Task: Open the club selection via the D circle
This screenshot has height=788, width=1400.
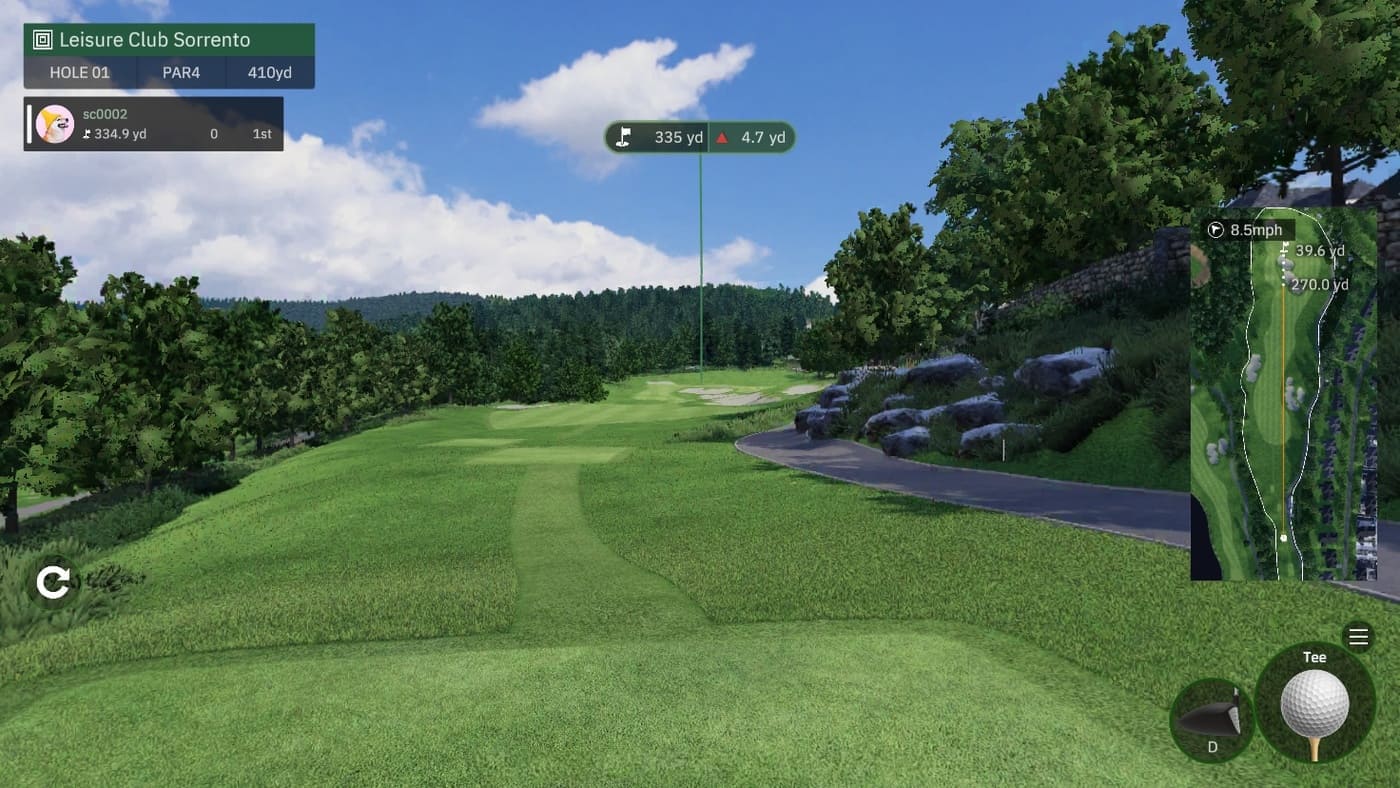Action: point(1212,718)
